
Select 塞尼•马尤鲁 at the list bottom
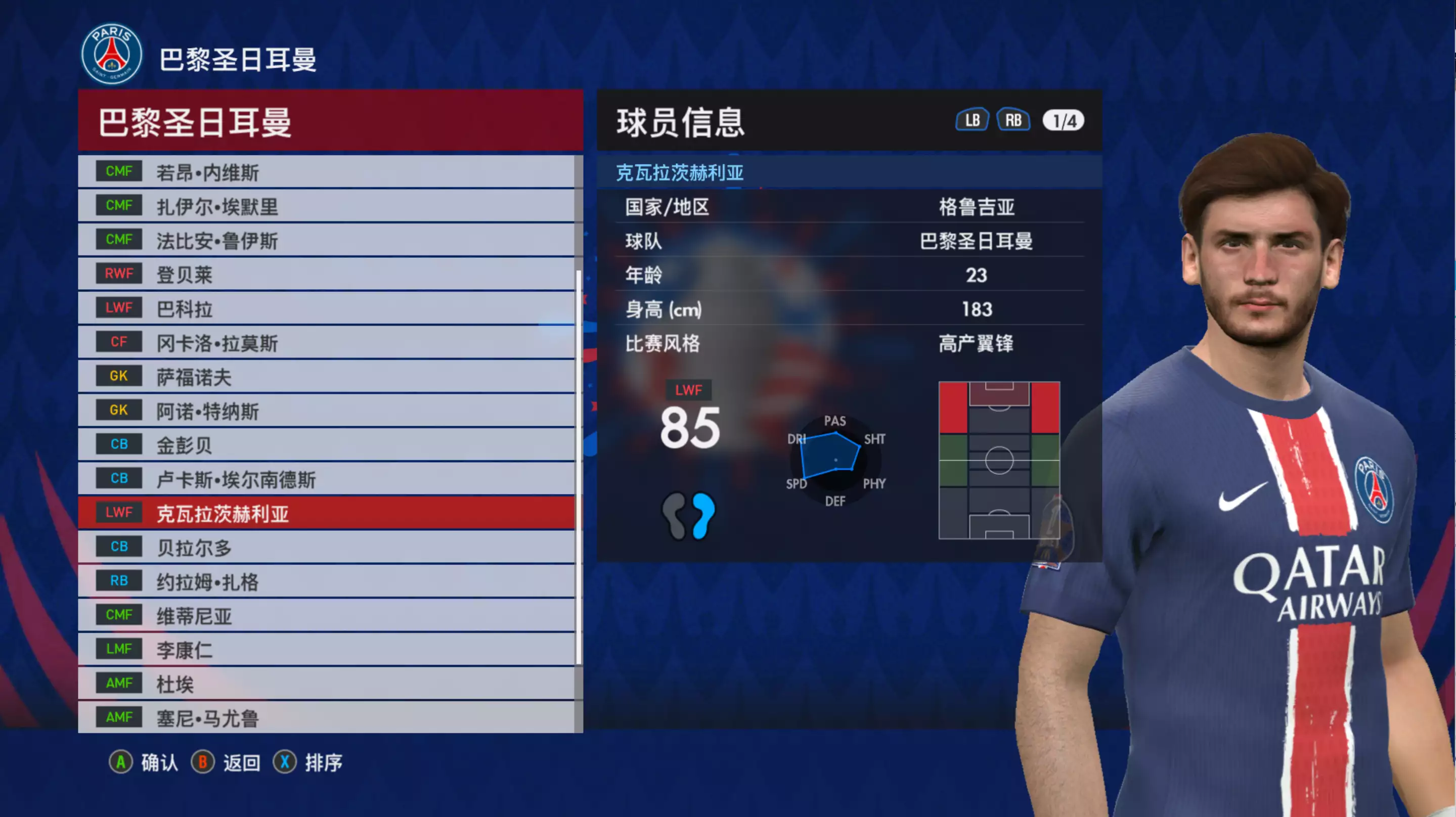tap(326, 717)
